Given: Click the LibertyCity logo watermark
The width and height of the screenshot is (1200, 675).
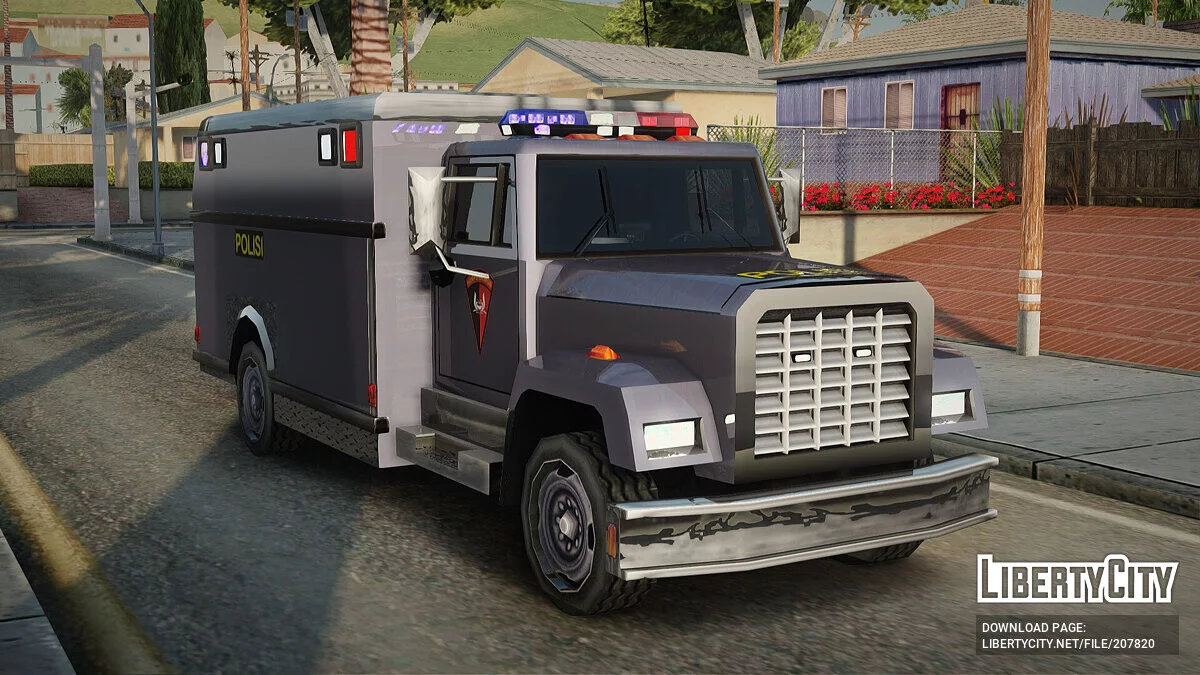Looking at the screenshot, I should [x=1077, y=579].
